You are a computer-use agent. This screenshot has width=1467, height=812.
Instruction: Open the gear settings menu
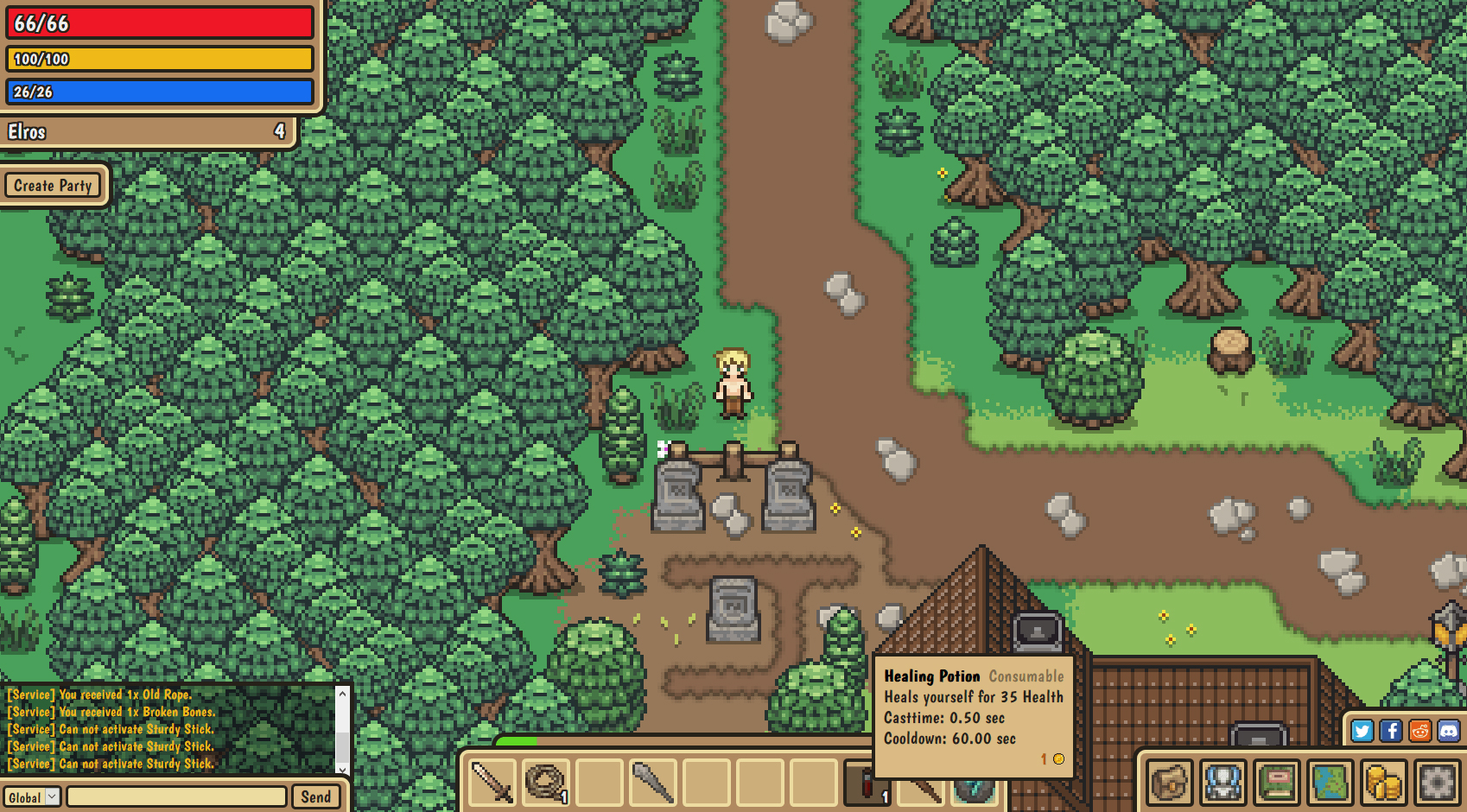(1437, 783)
